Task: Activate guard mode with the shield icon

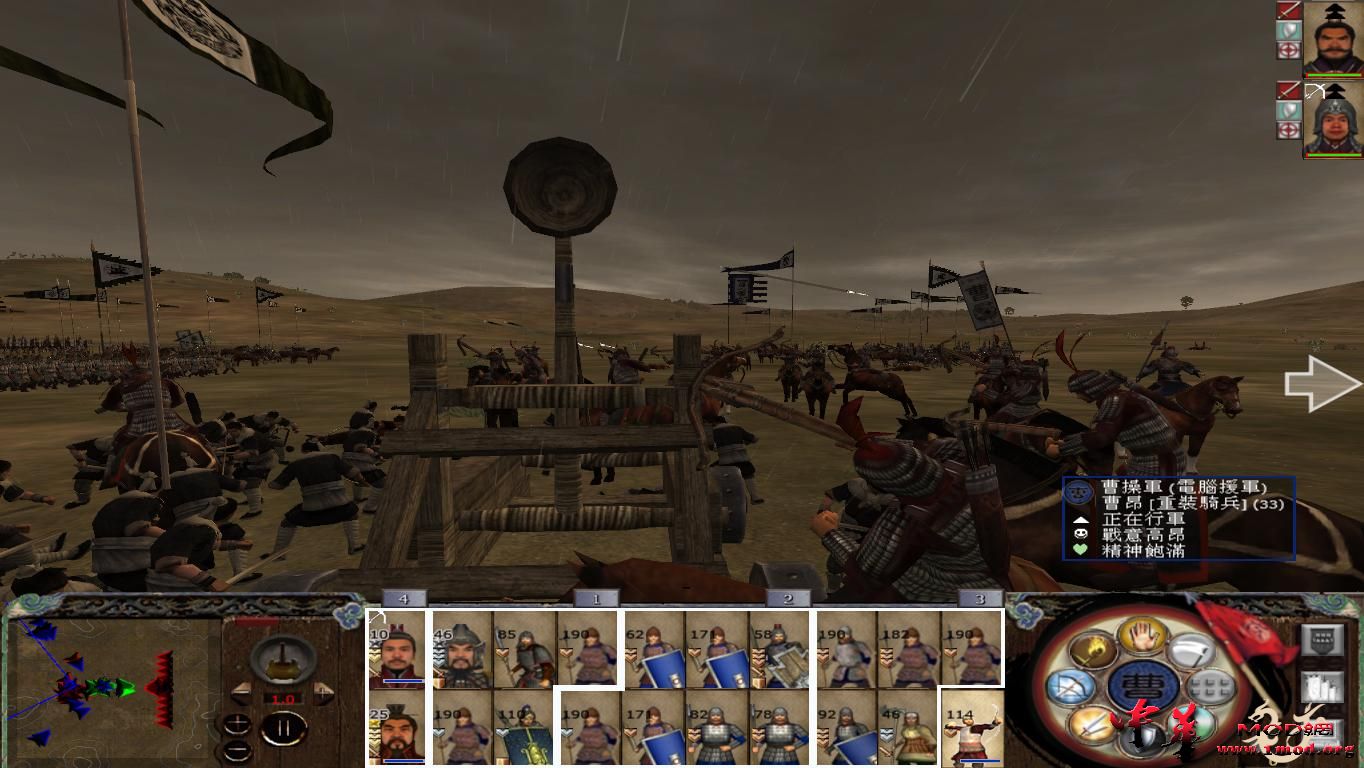Action: pyautogui.click(x=1141, y=738)
